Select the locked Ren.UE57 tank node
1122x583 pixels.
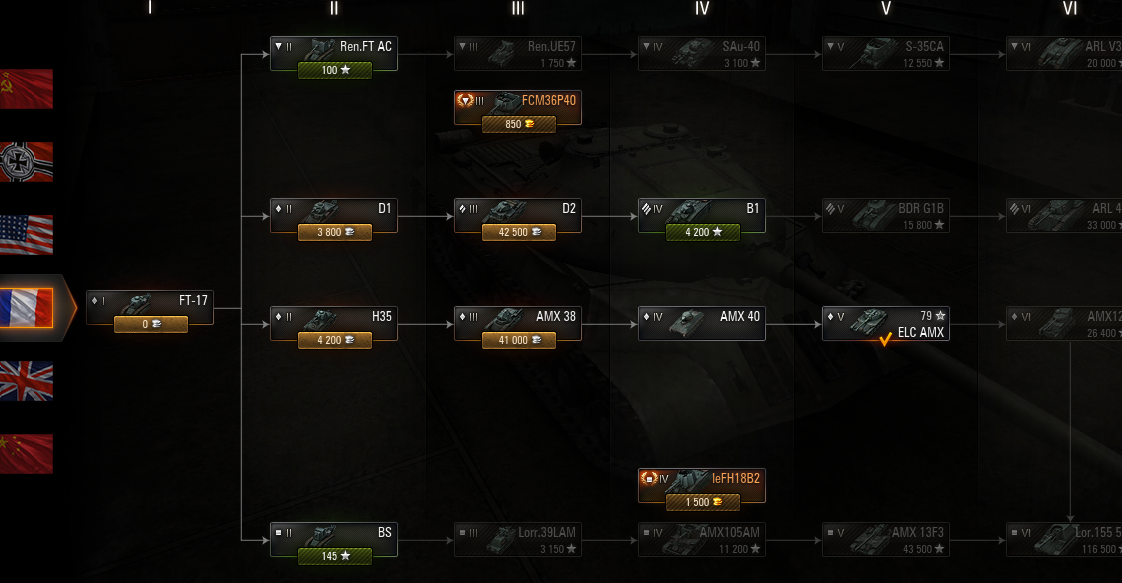pos(518,54)
